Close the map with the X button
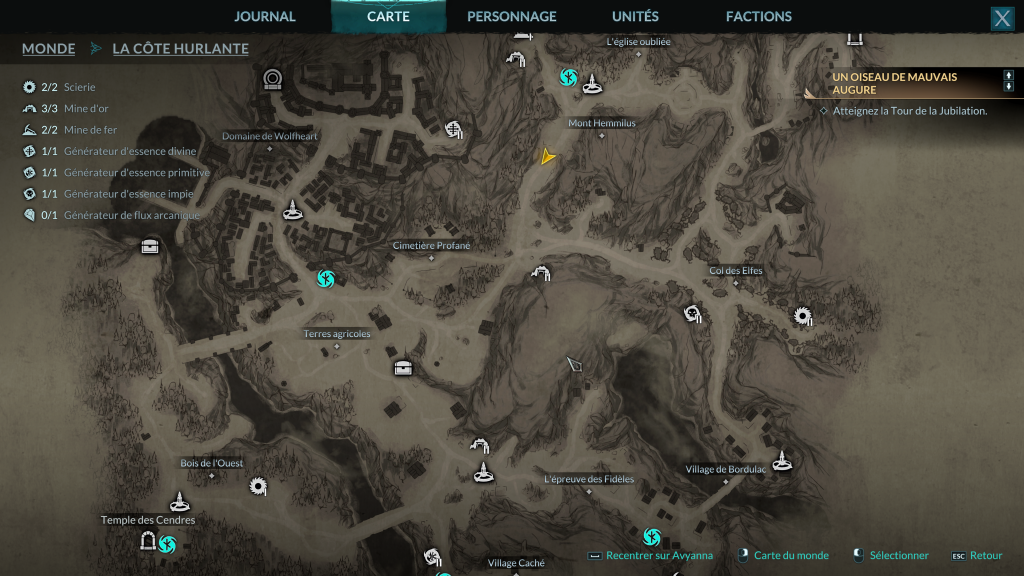Image resolution: width=1024 pixels, height=576 pixels. coord(1002,18)
